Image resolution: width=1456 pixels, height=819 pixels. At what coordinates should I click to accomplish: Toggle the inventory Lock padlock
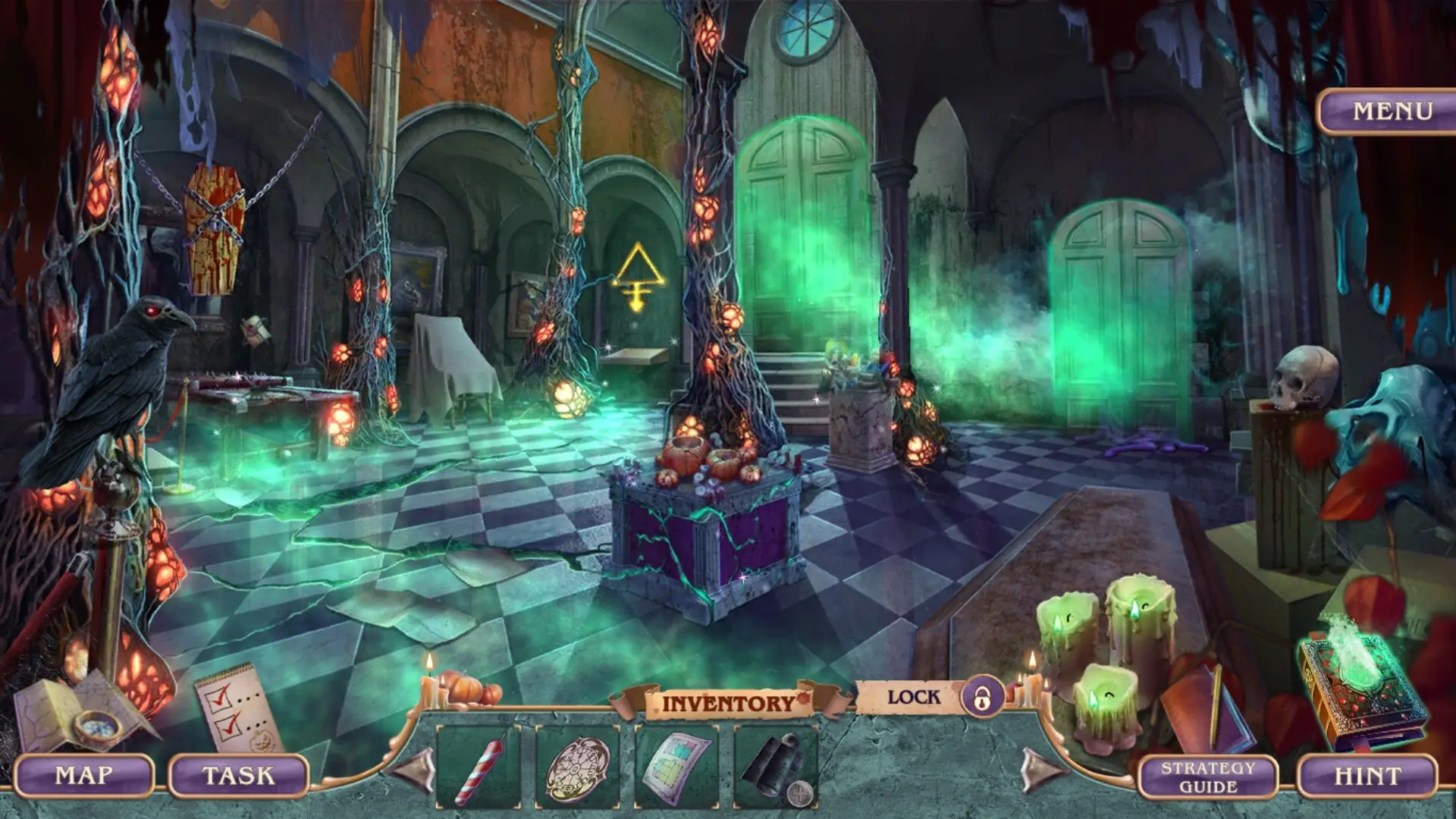pyautogui.click(x=982, y=697)
